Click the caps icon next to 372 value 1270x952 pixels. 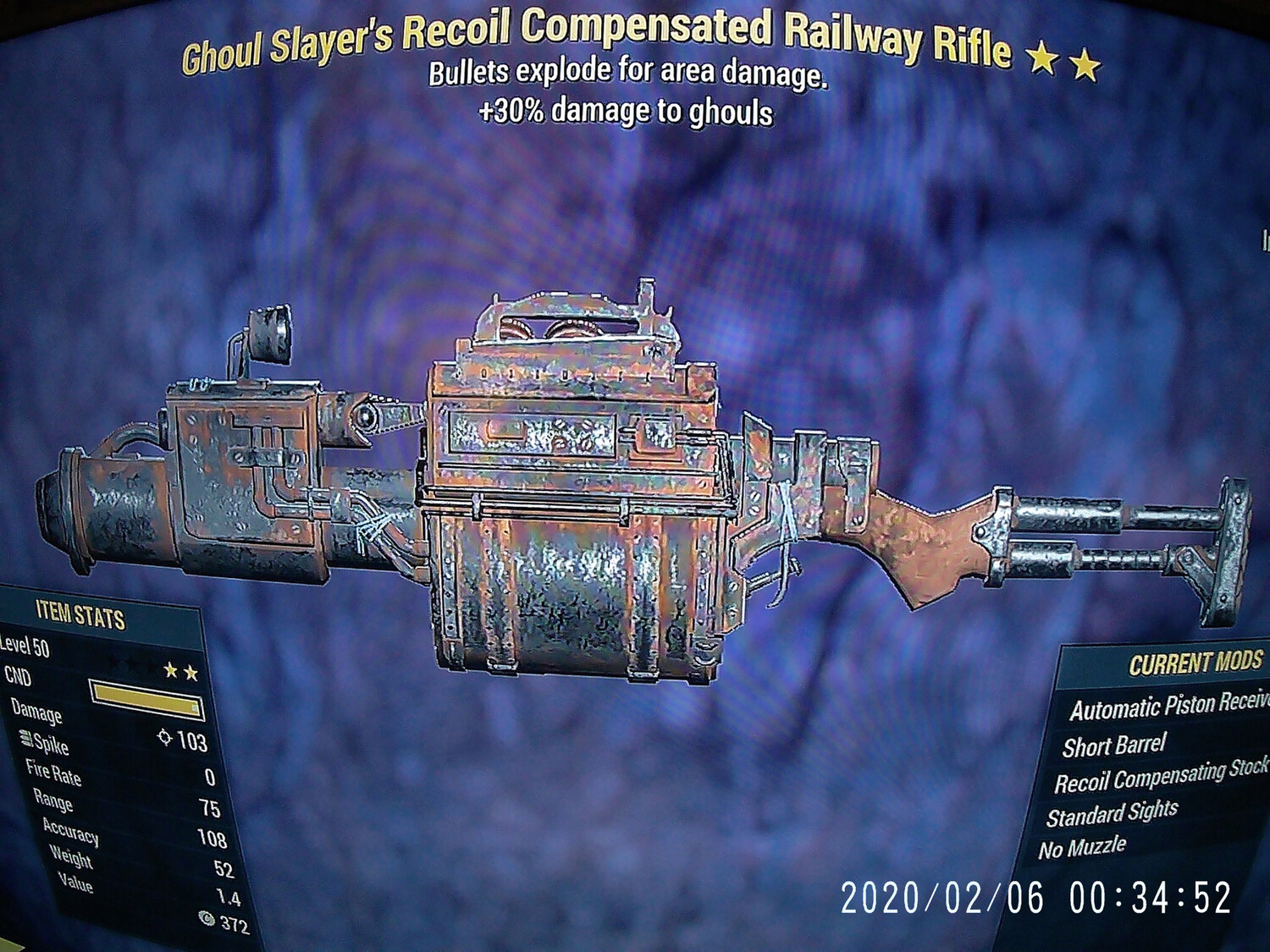click(206, 919)
